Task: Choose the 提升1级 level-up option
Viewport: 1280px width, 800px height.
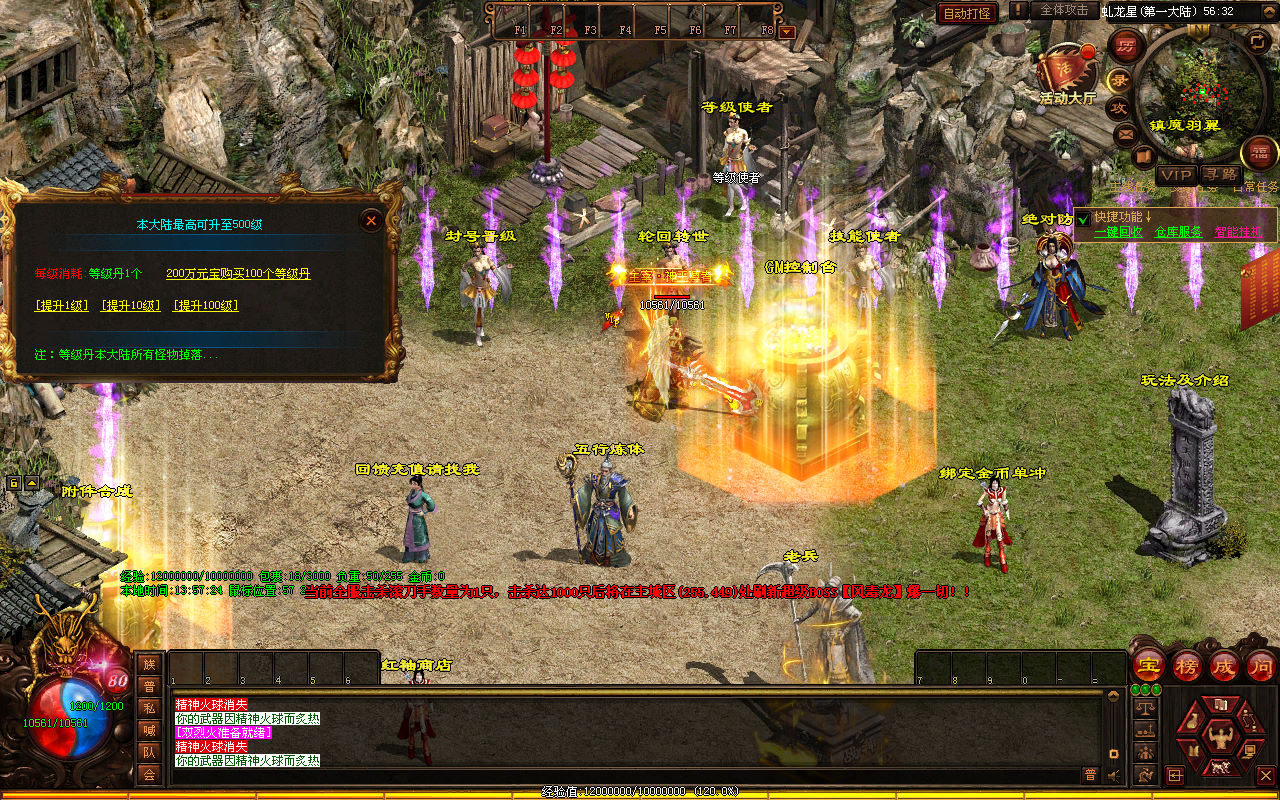Action: coord(60,305)
